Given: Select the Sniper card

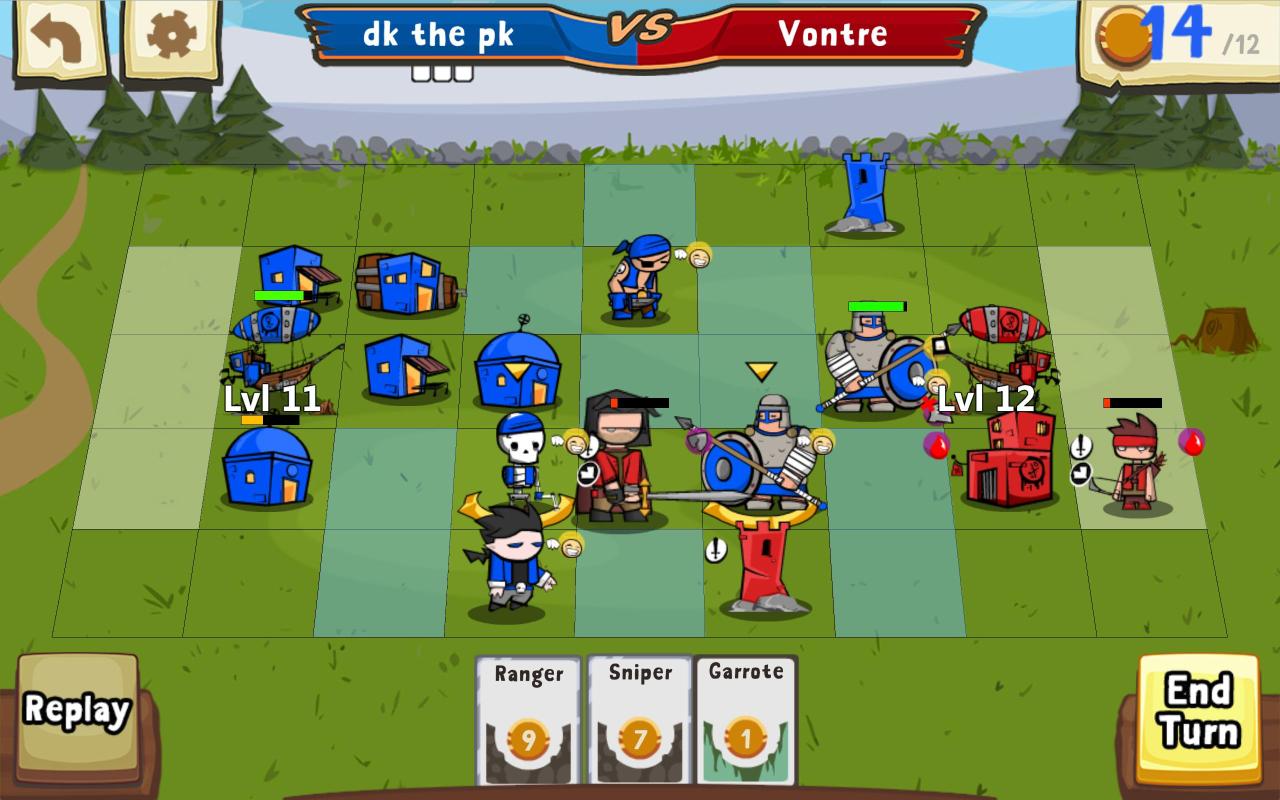Looking at the screenshot, I should 638,720.
